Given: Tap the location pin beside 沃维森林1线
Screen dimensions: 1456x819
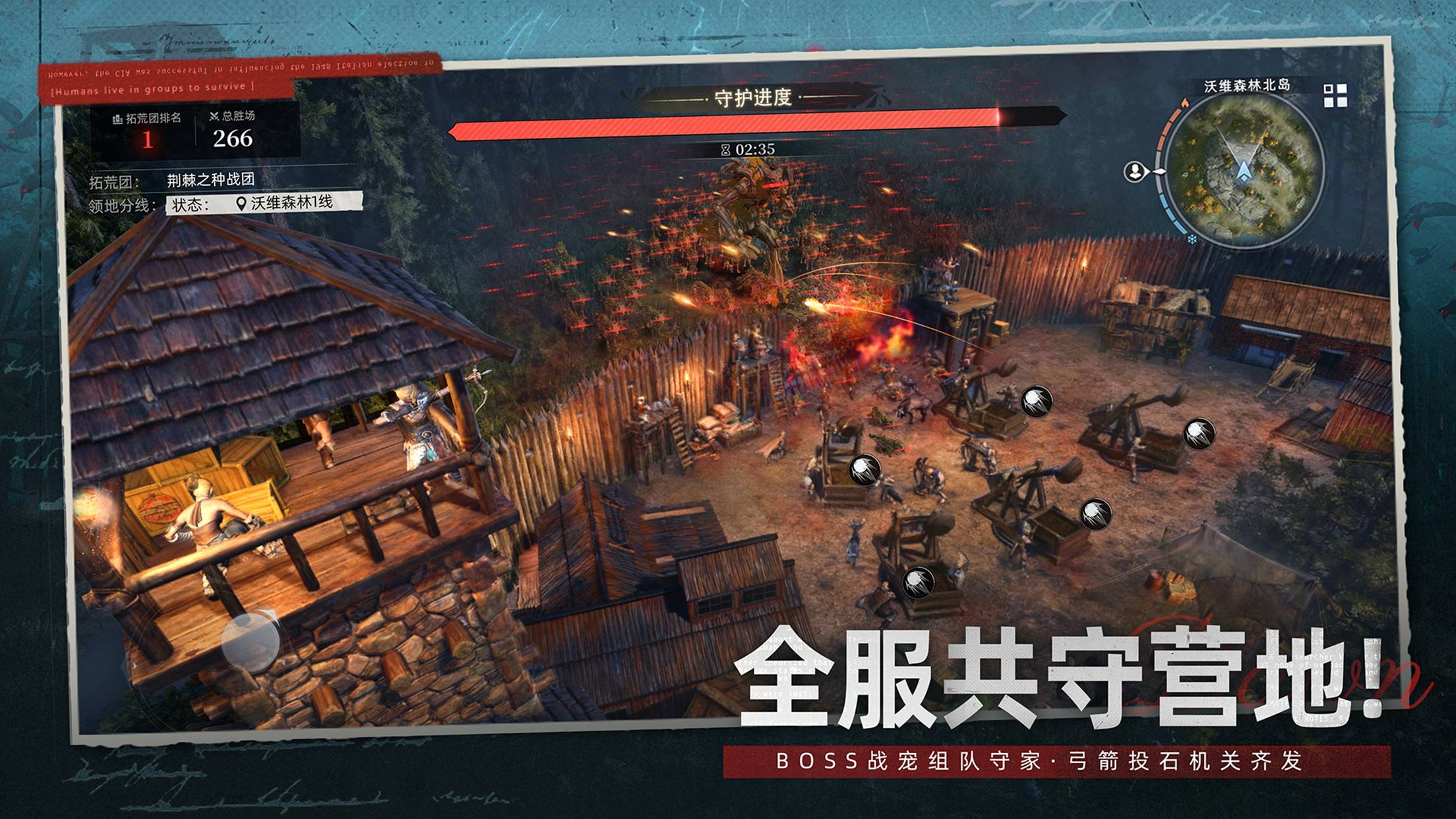Looking at the screenshot, I should pyautogui.click(x=242, y=204).
